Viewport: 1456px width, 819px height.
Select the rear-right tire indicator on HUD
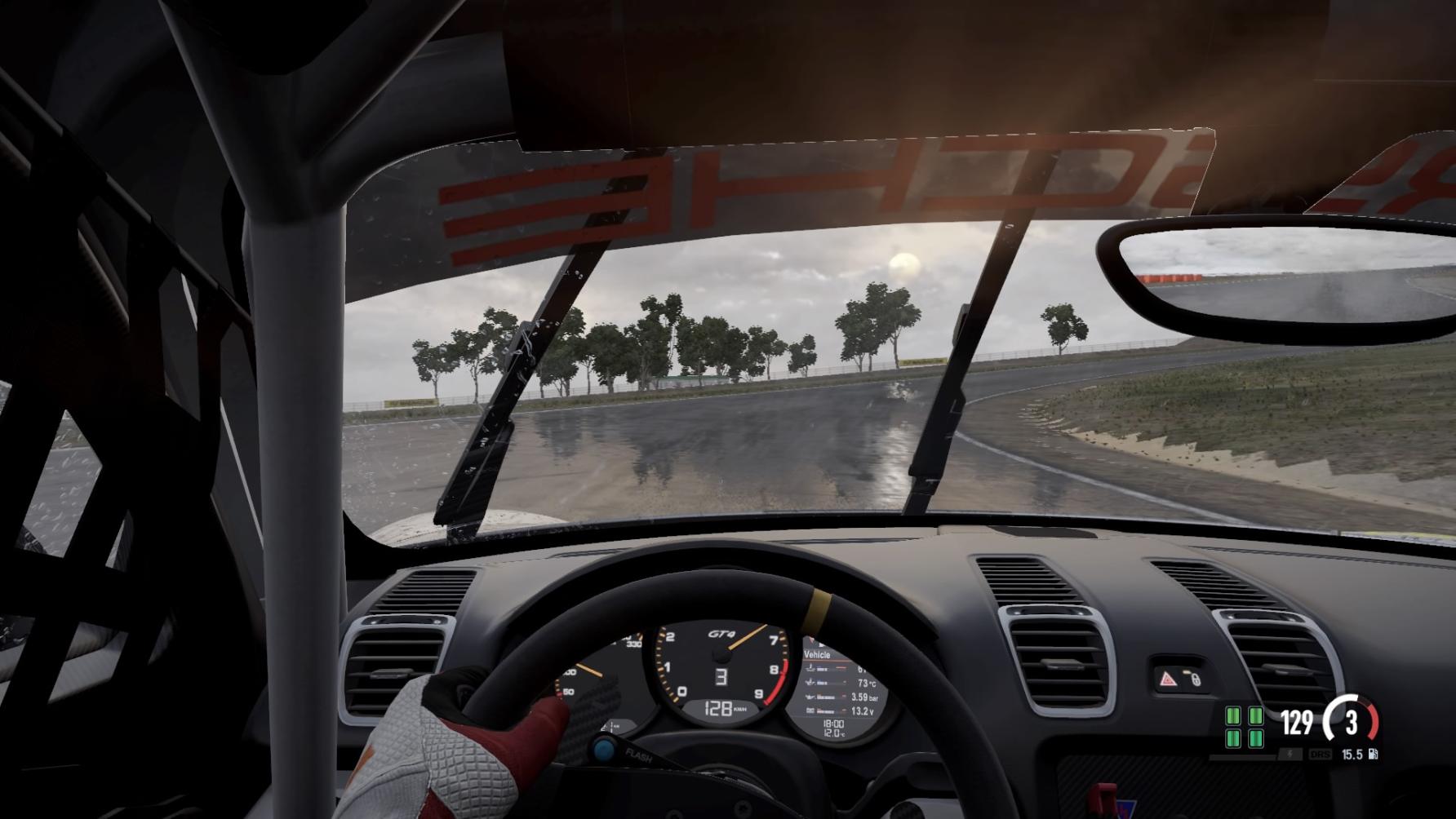[x=1256, y=738]
